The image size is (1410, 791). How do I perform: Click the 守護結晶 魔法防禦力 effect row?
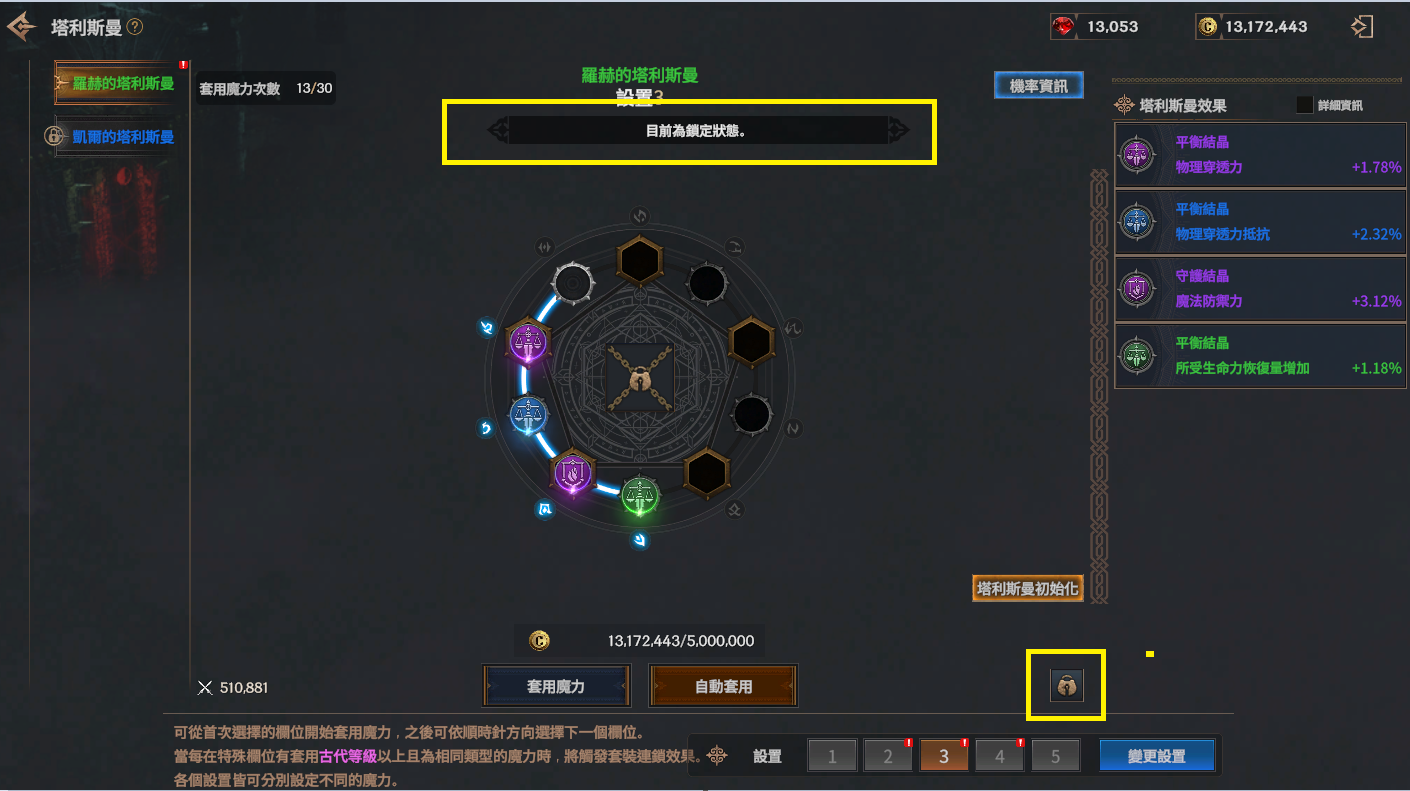(1260, 288)
